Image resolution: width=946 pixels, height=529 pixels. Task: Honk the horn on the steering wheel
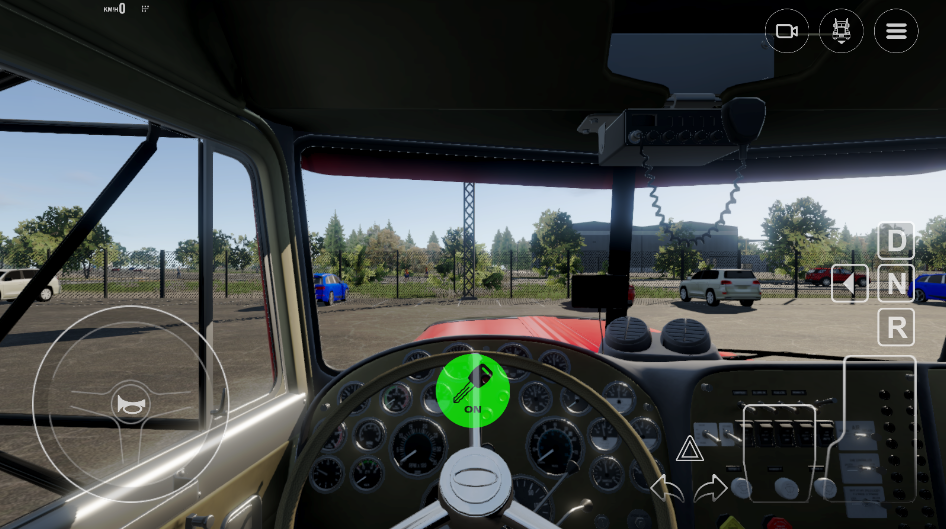130,404
